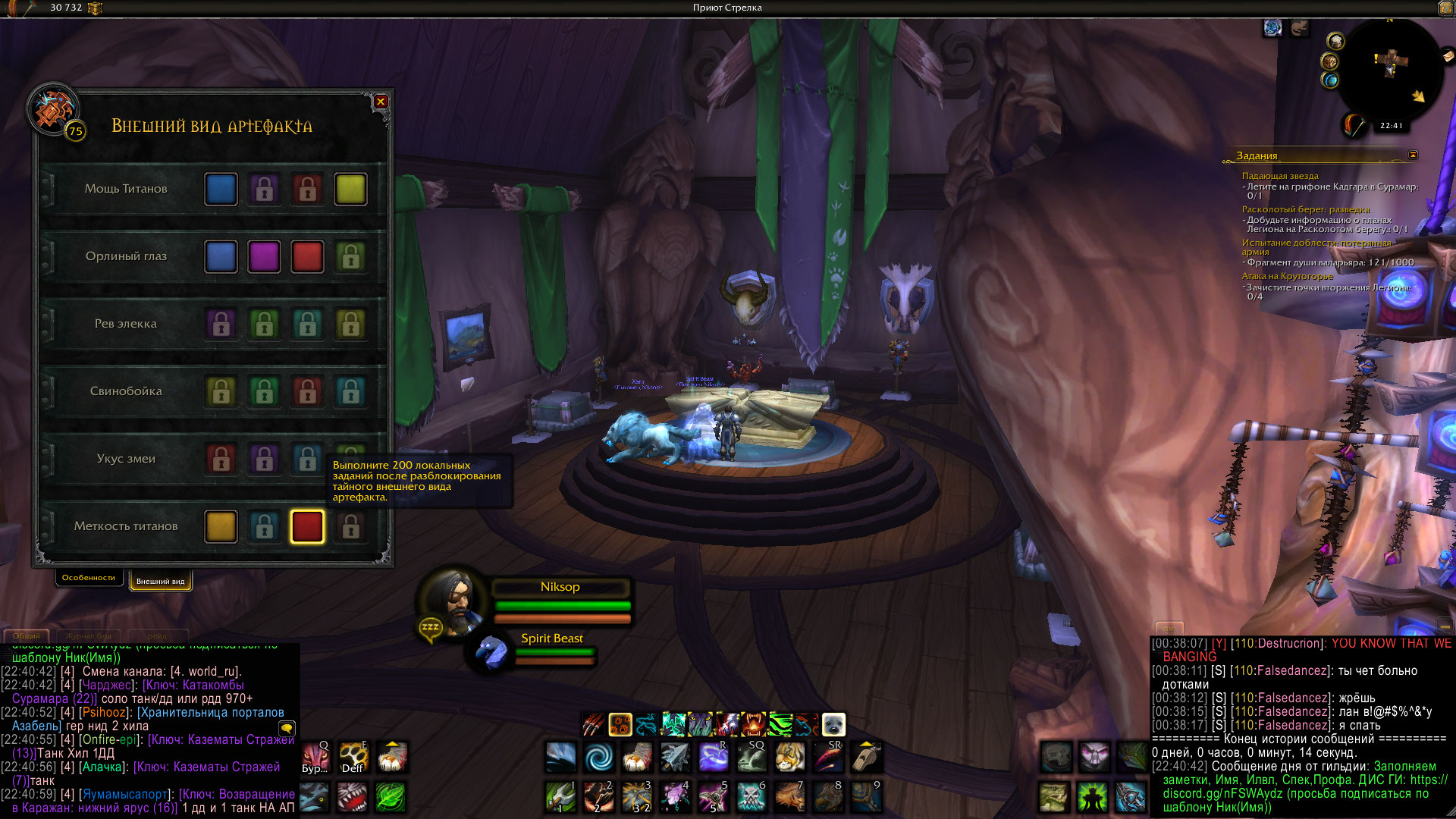
Task: Close the artifact appearance window
Action: coord(381,102)
